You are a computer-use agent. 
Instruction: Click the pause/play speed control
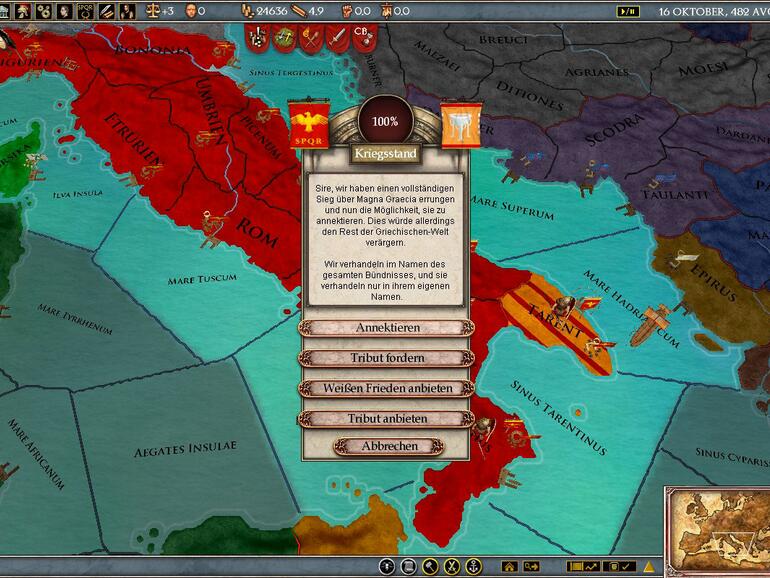(629, 11)
